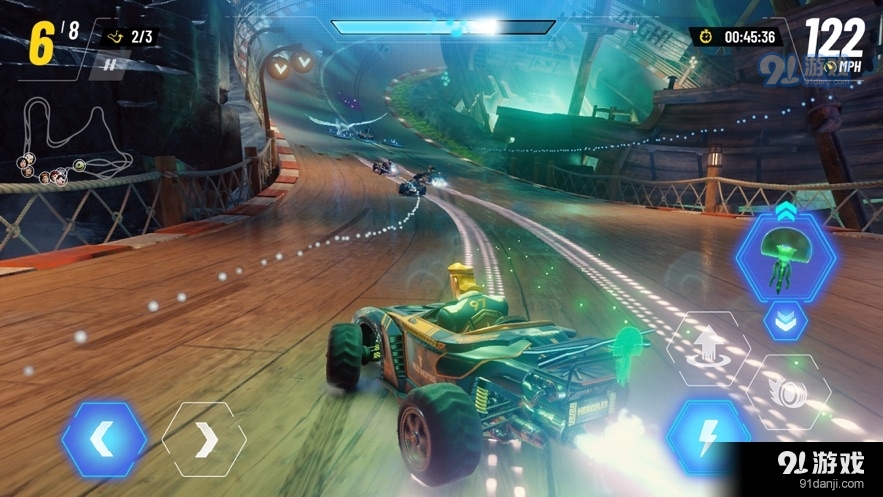
Task: Steer left with the left arrow button
Action: click(104, 439)
